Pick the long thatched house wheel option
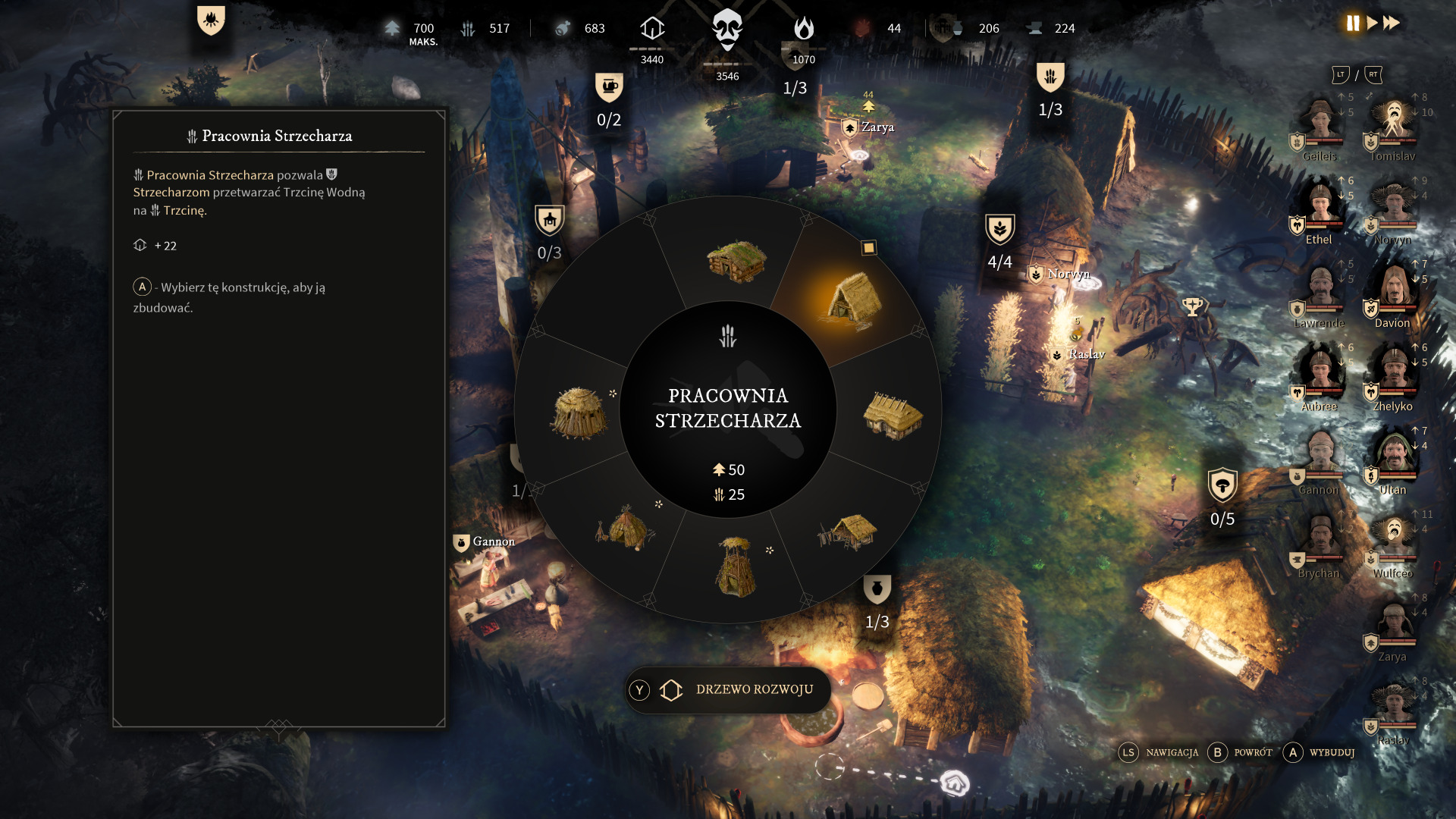1456x819 pixels. click(893, 416)
